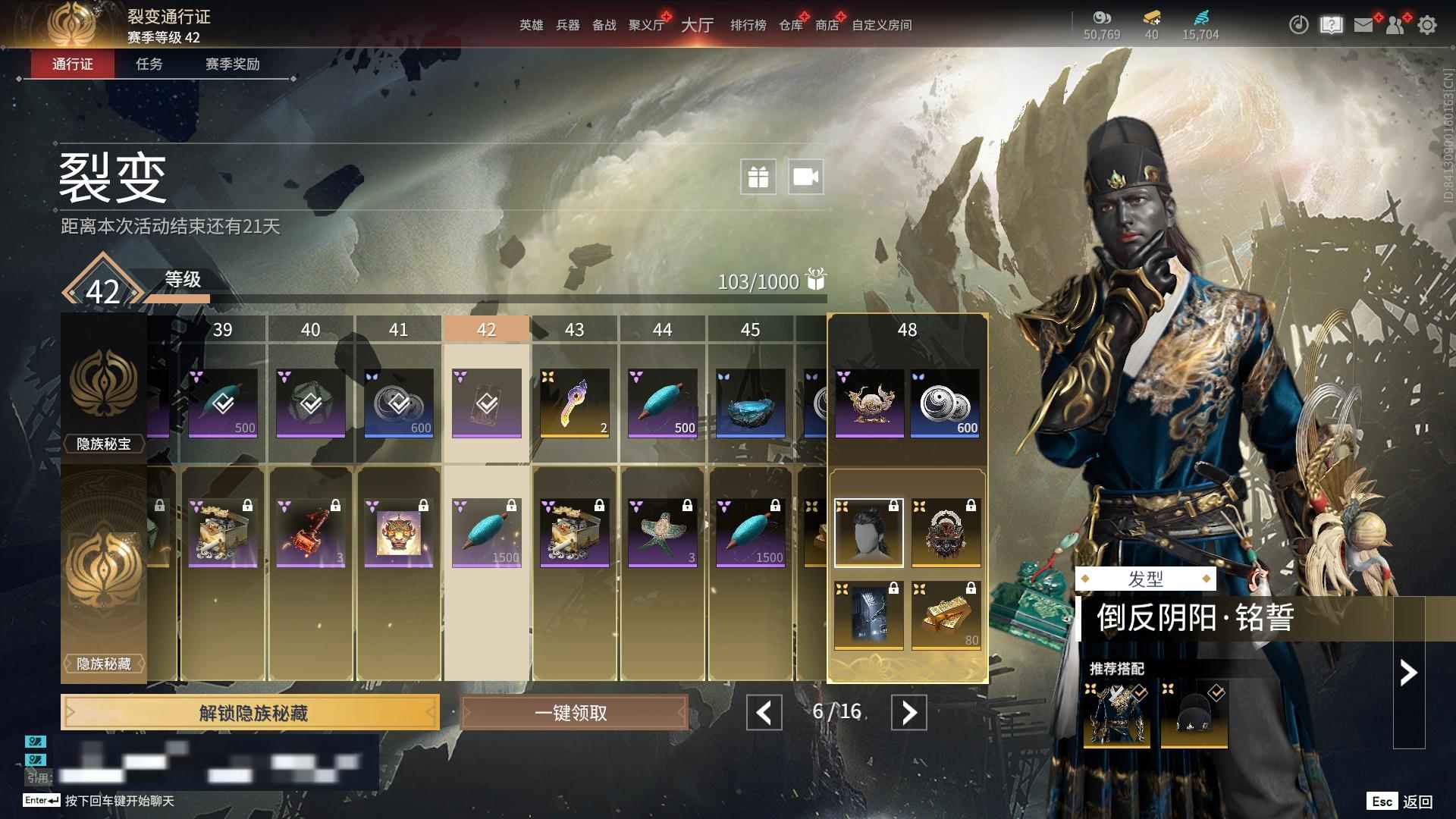Select the level 43 key reward
The width and height of the screenshot is (1456, 819).
574,403
